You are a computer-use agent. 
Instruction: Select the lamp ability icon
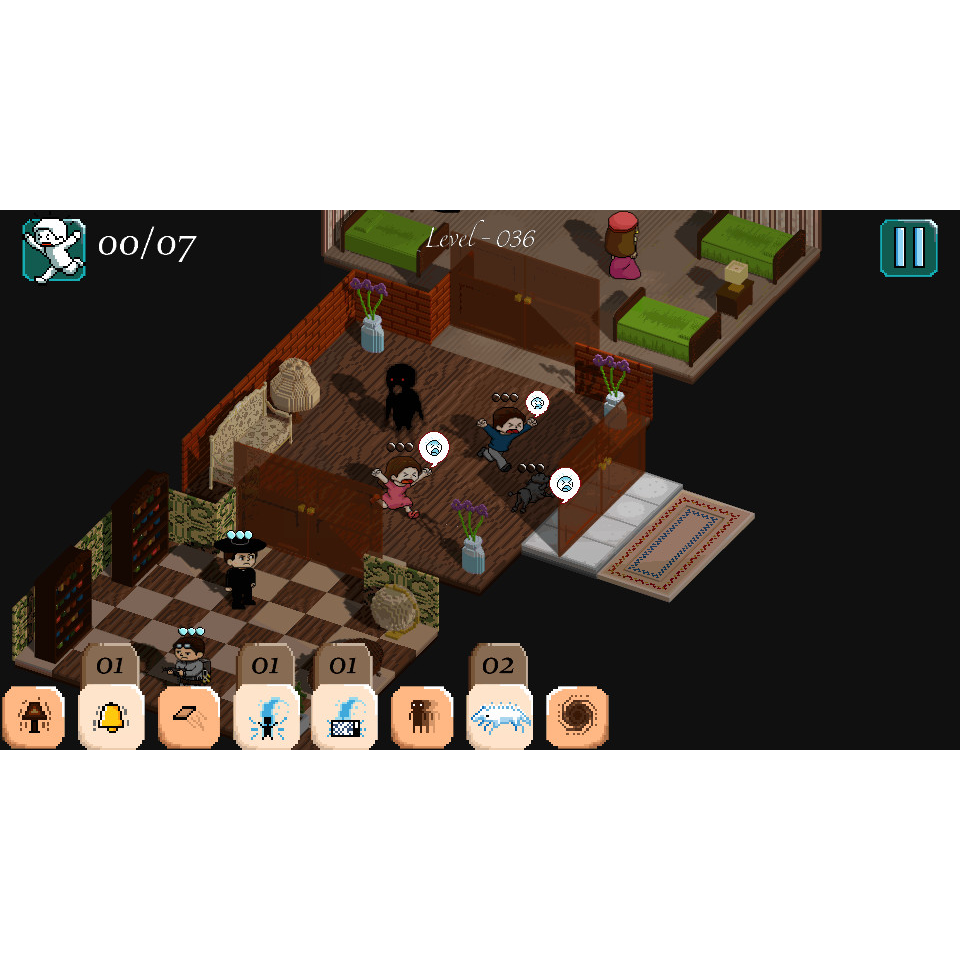click(x=34, y=717)
